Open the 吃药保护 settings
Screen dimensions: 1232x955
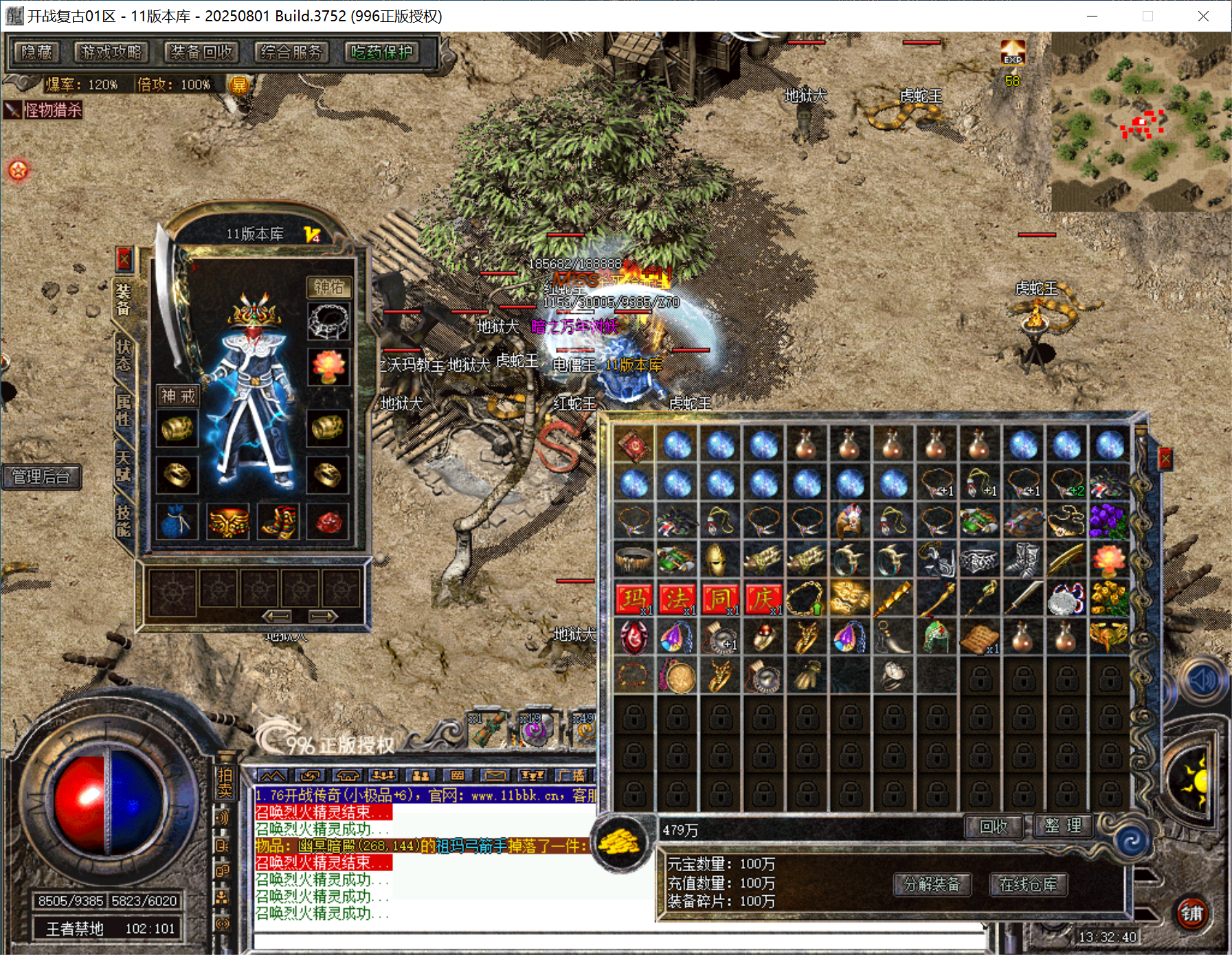382,52
